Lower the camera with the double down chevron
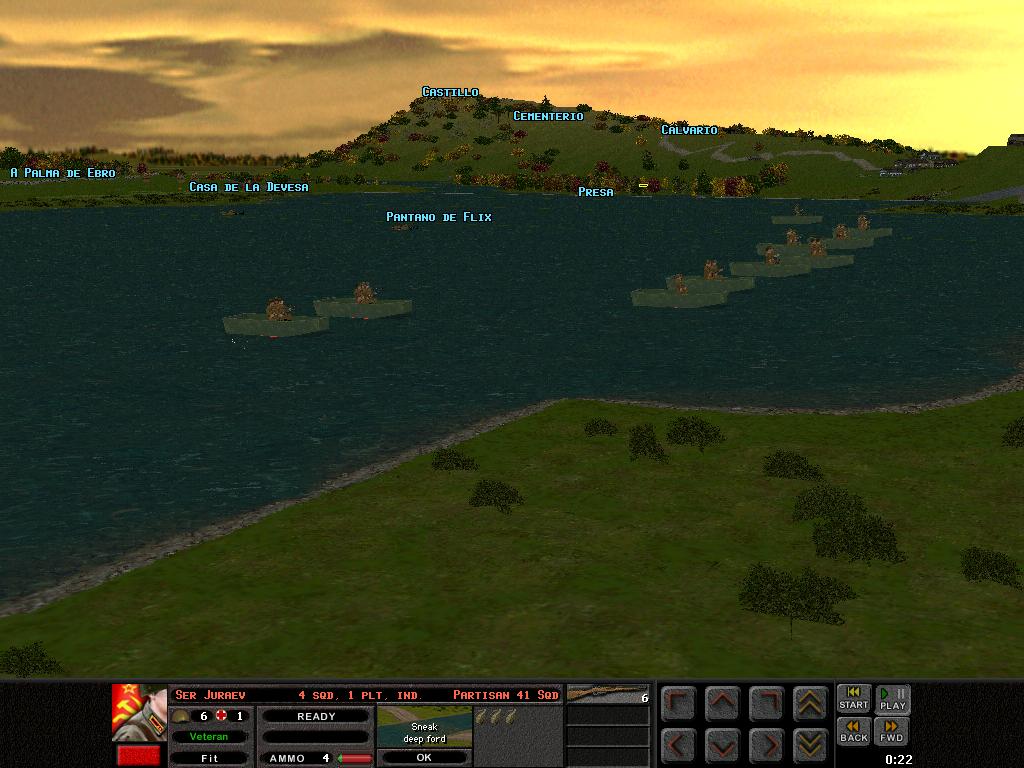This screenshot has height=768, width=1024. pyautogui.click(x=809, y=744)
